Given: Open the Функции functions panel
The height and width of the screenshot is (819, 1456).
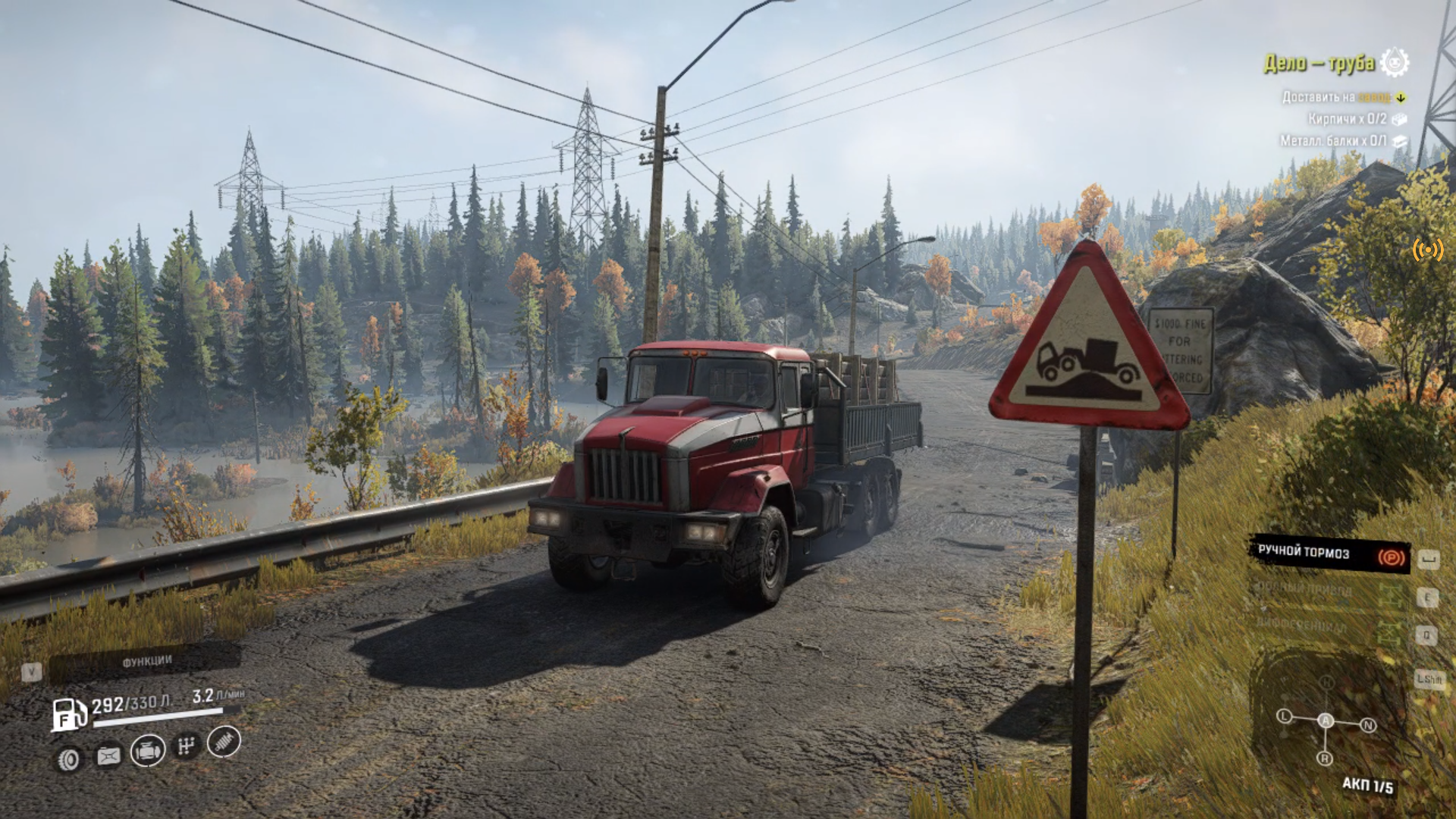Looking at the screenshot, I should pos(146,662).
